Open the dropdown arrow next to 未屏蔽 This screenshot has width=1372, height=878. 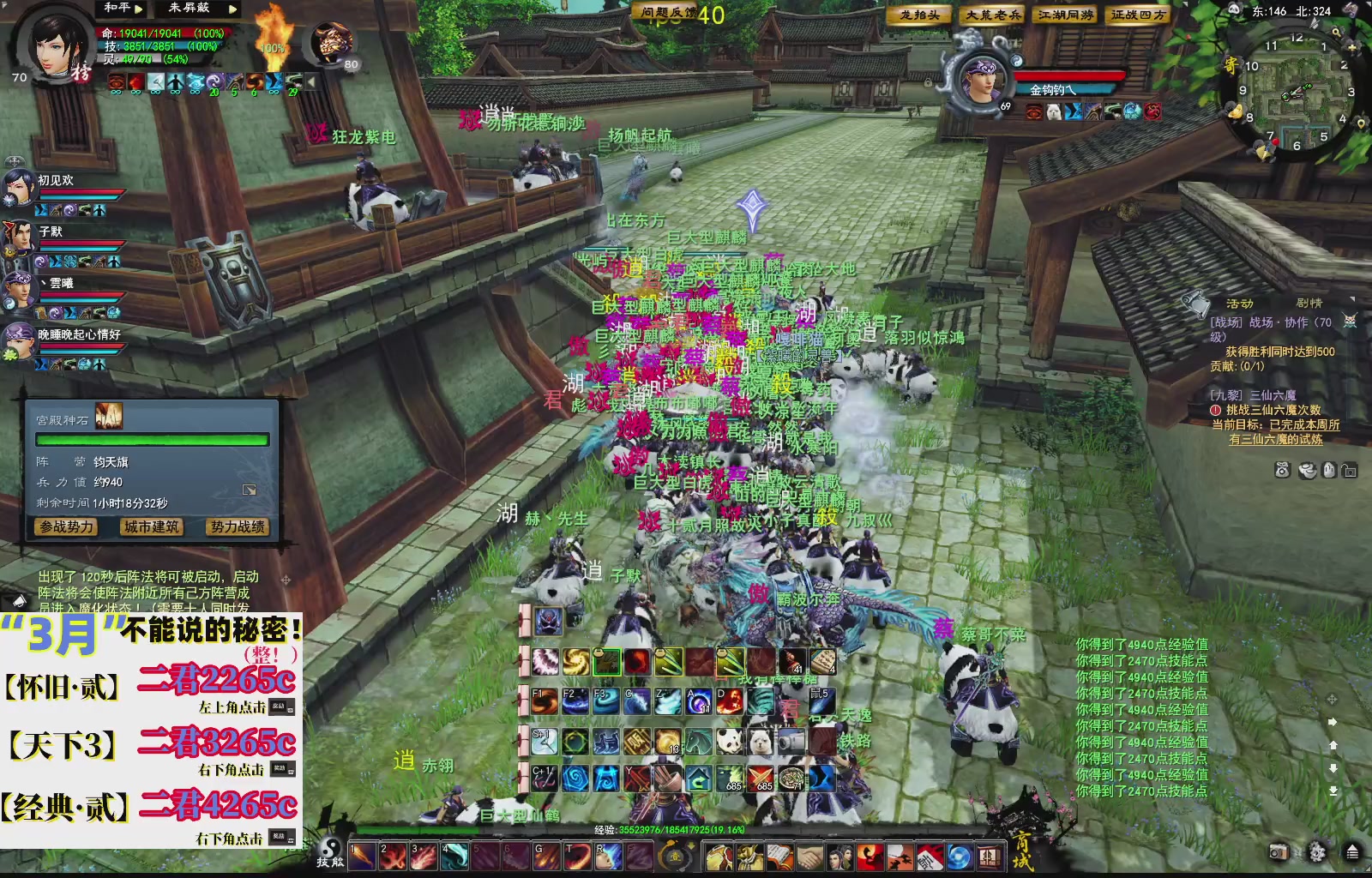(x=233, y=8)
